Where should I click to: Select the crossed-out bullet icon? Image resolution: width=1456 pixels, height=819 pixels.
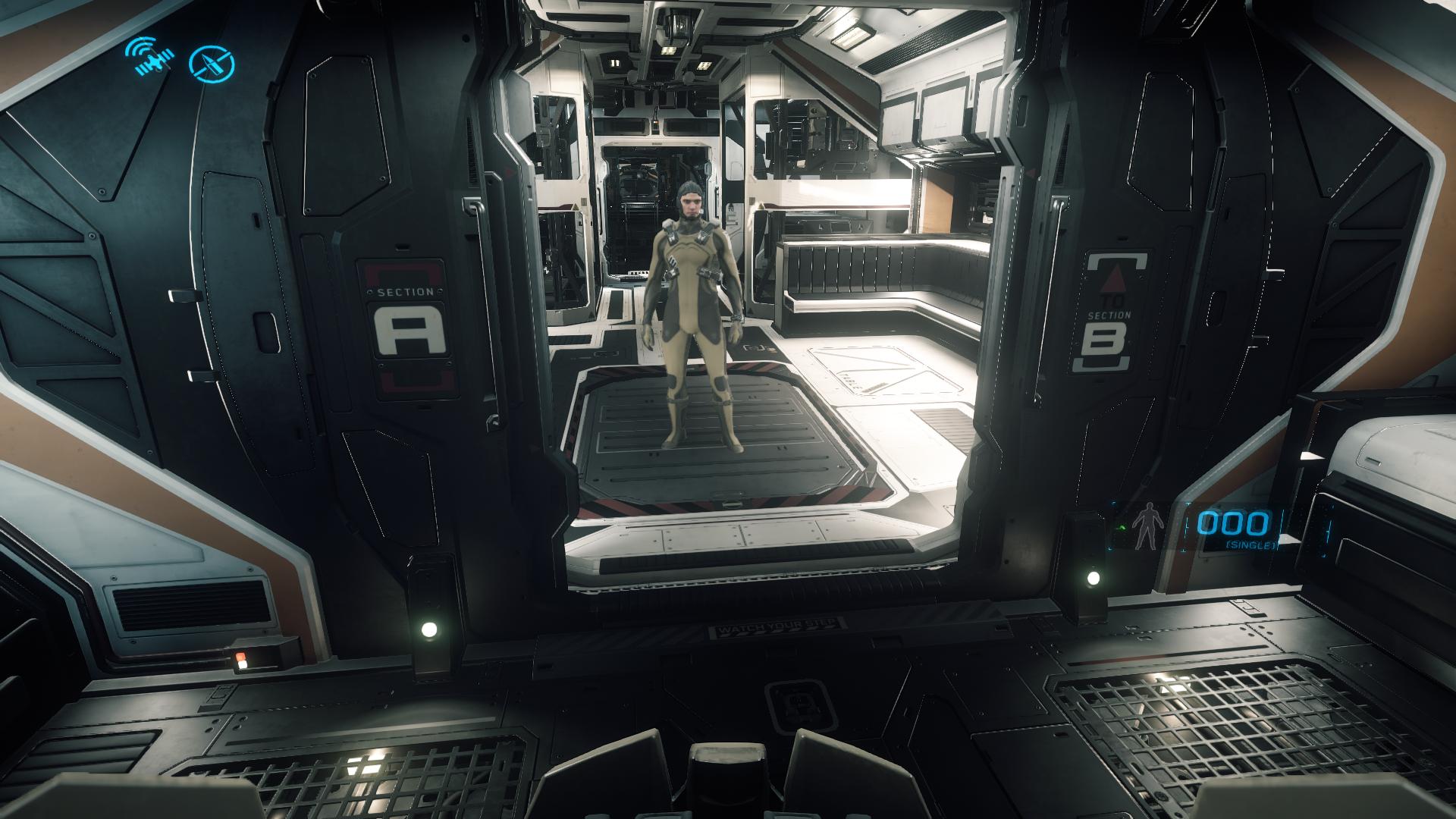coord(212,64)
